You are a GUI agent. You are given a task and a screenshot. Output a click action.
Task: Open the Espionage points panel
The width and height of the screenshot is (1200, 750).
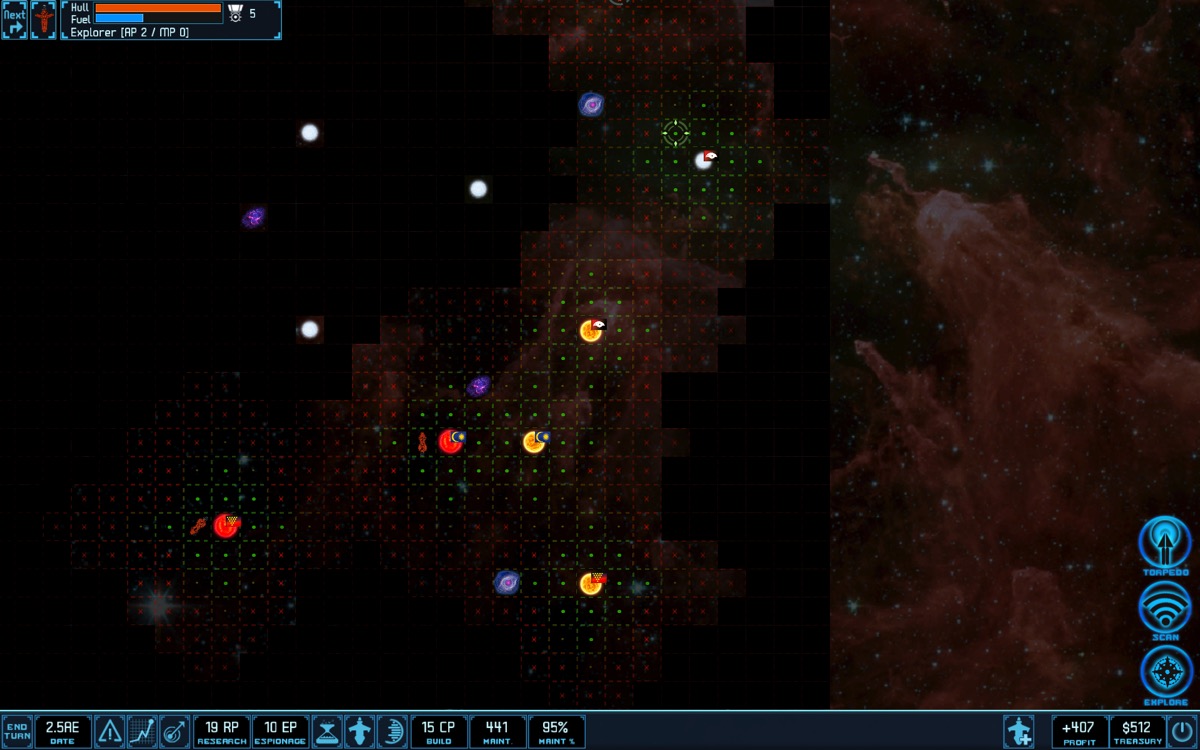(280, 731)
